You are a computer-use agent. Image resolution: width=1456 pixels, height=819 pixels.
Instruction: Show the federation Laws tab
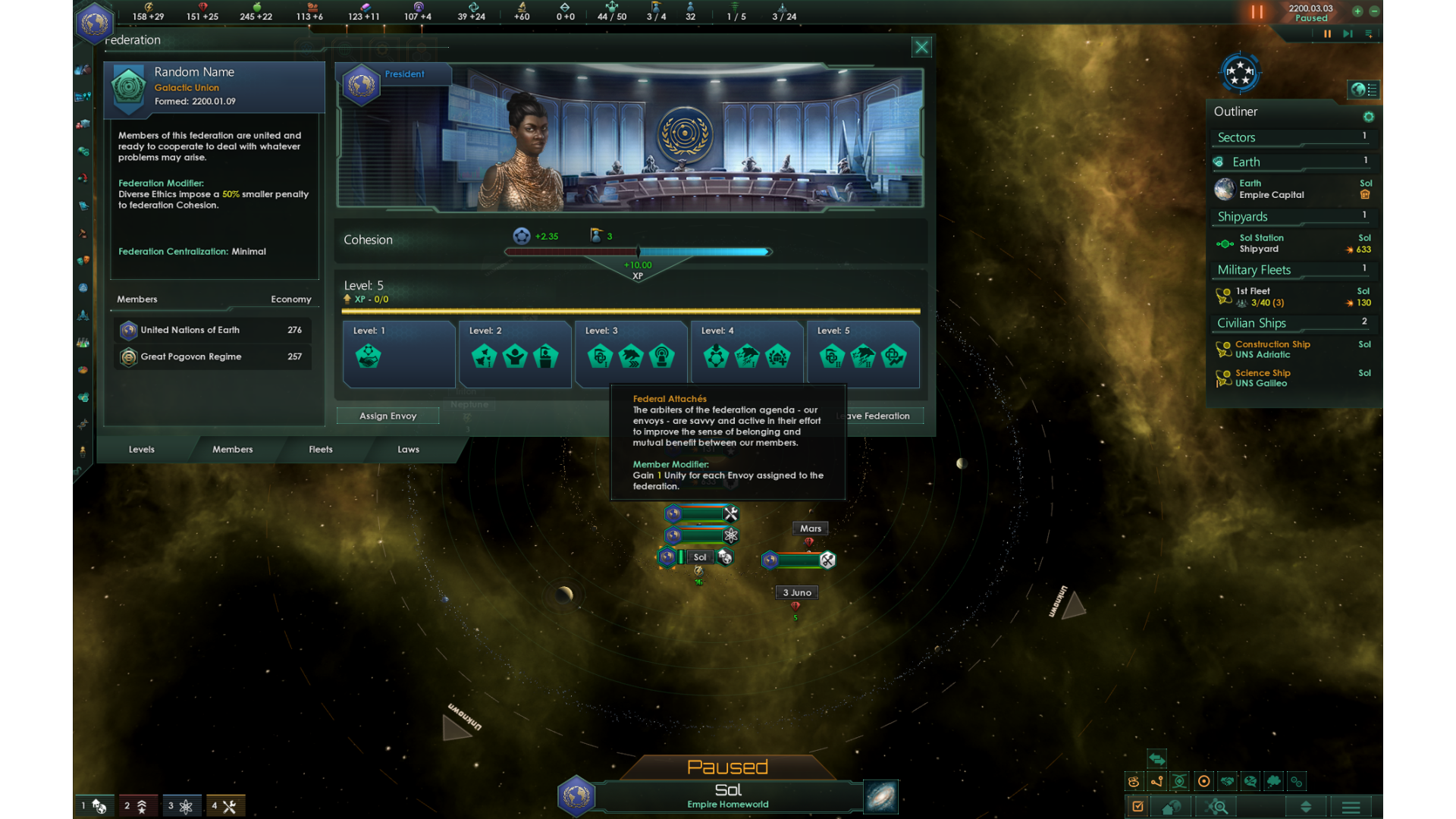coord(408,449)
